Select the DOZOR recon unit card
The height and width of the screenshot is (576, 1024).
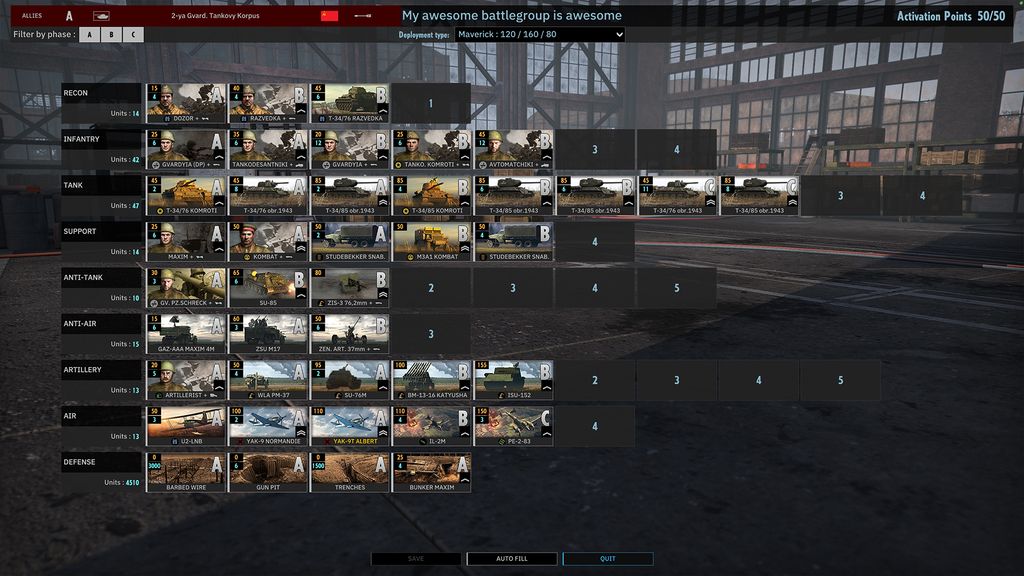click(x=186, y=103)
